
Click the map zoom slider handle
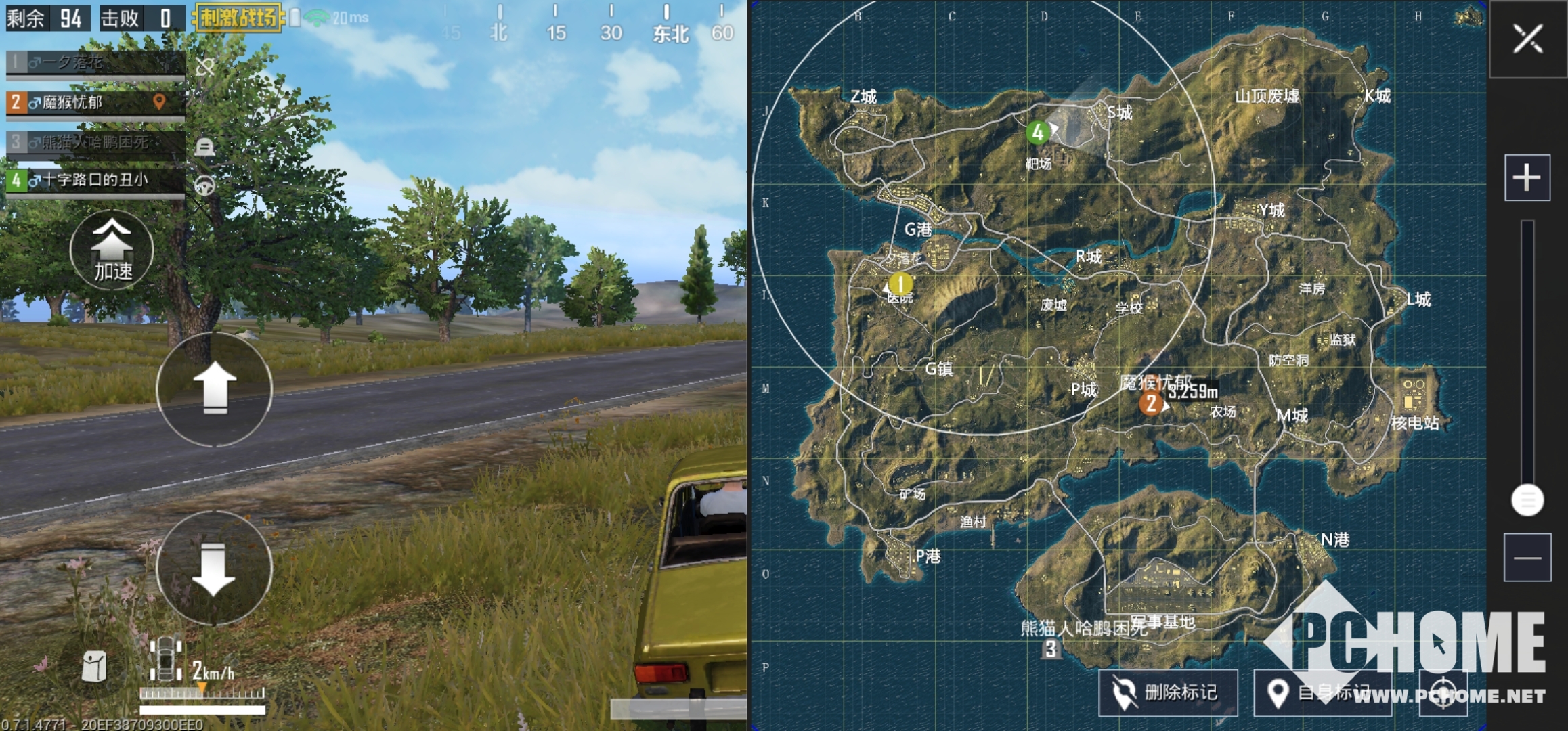click(1527, 500)
